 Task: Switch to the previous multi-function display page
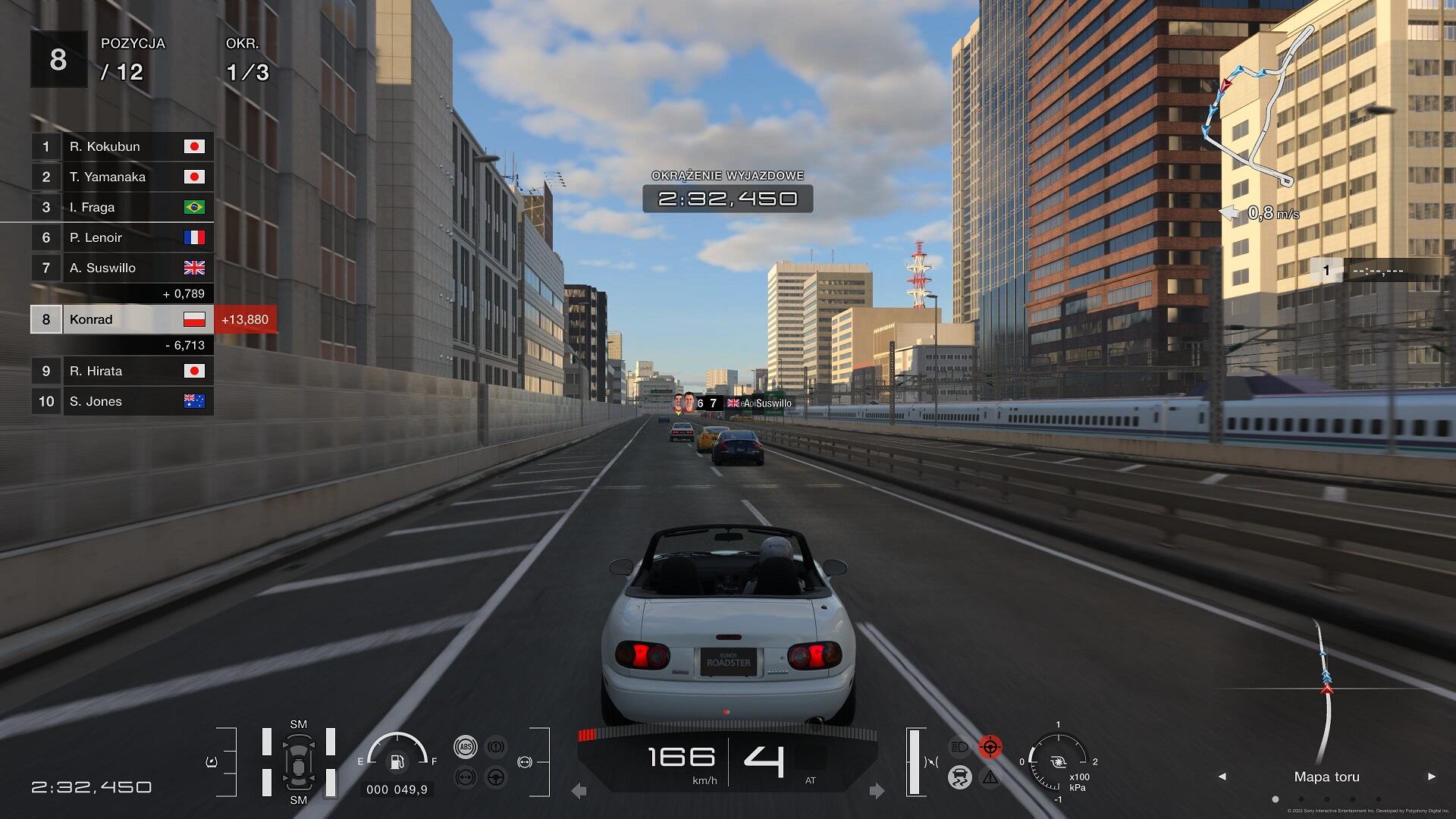1222,777
